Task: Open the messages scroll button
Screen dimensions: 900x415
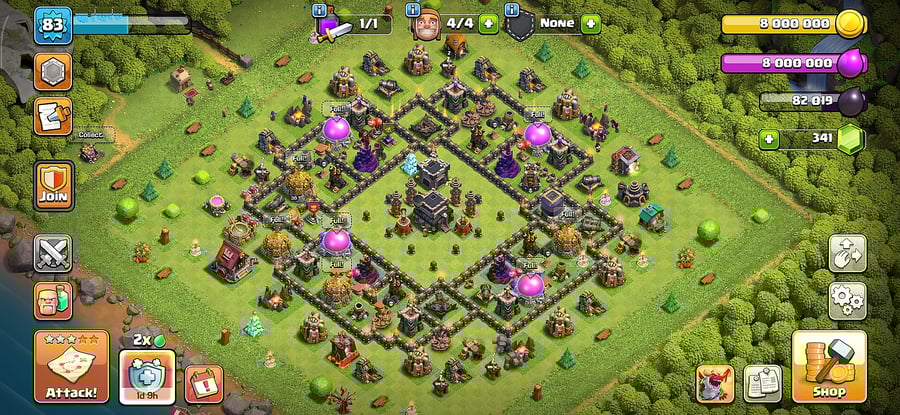Action: pos(53,116)
